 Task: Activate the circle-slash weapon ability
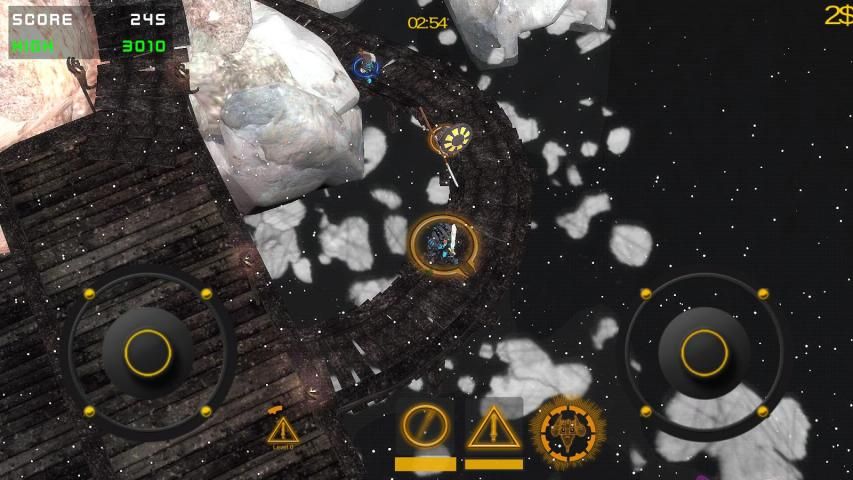tap(425, 428)
